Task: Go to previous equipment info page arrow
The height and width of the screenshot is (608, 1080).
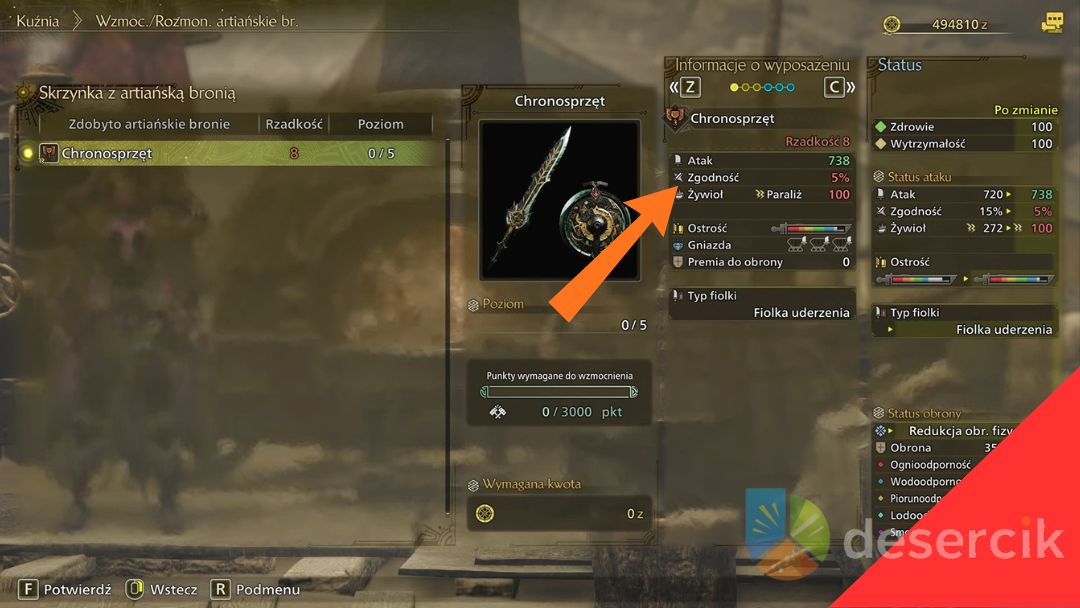Action: [686, 87]
